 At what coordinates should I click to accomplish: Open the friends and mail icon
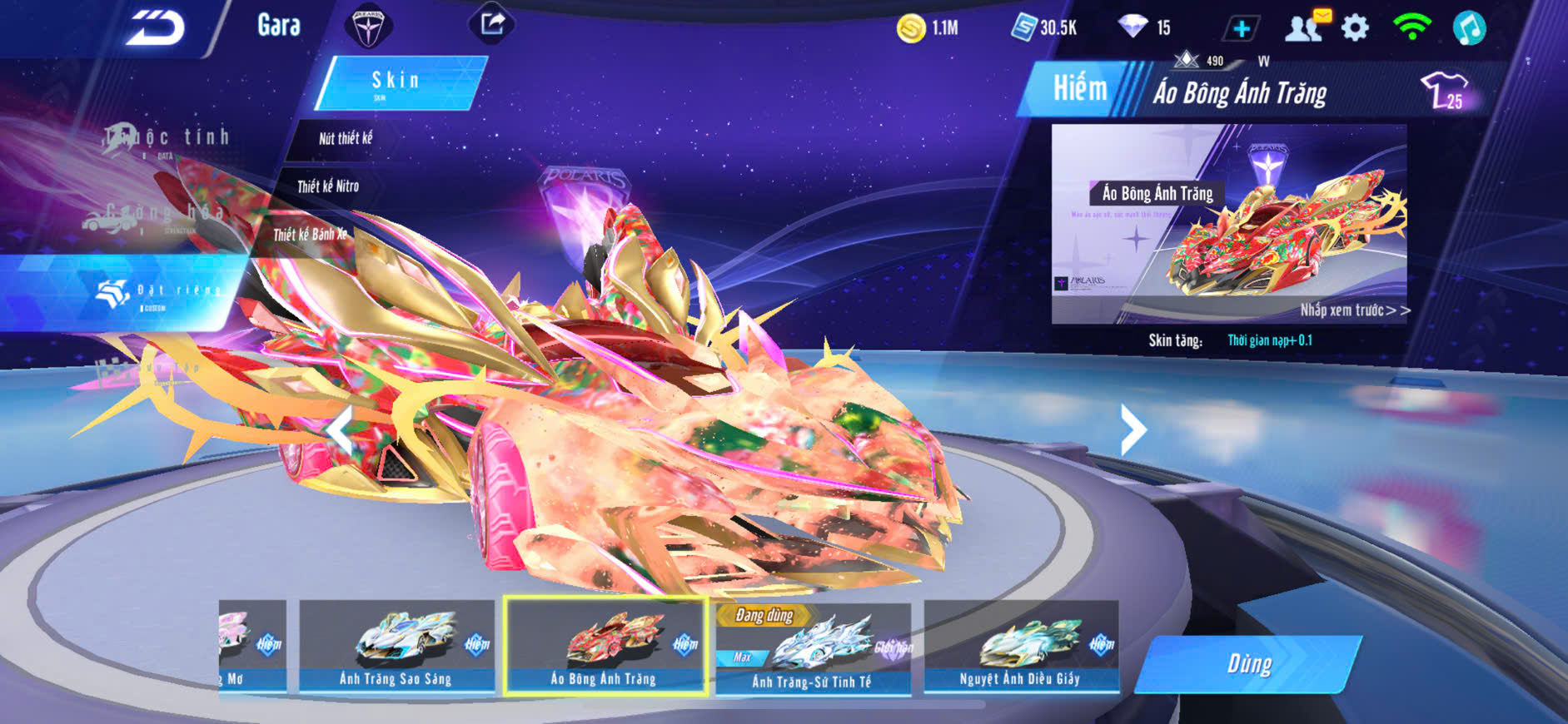pos(1307,27)
